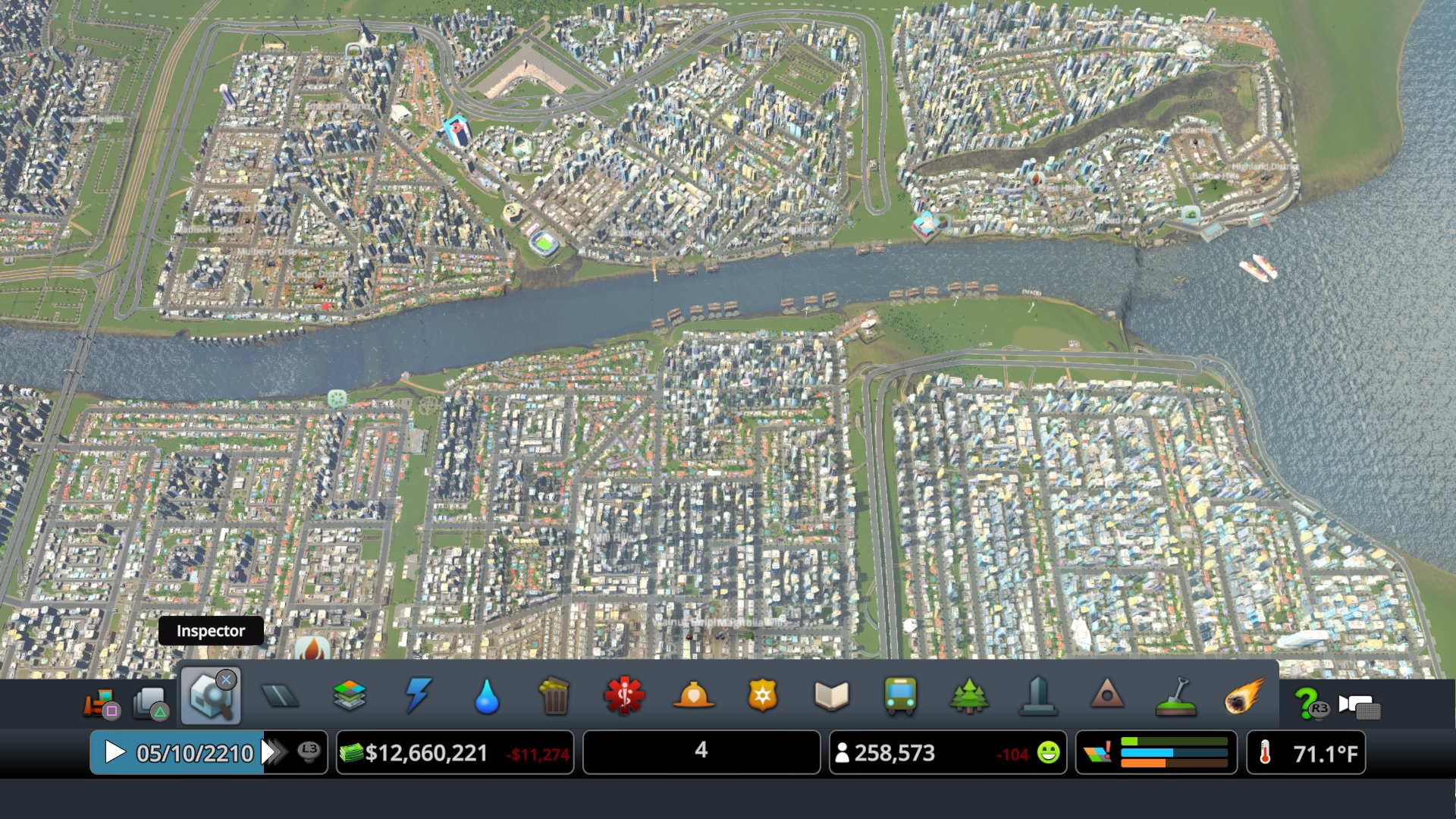
Task: Open the Disasters meteor menu
Action: (x=1246, y=698)
